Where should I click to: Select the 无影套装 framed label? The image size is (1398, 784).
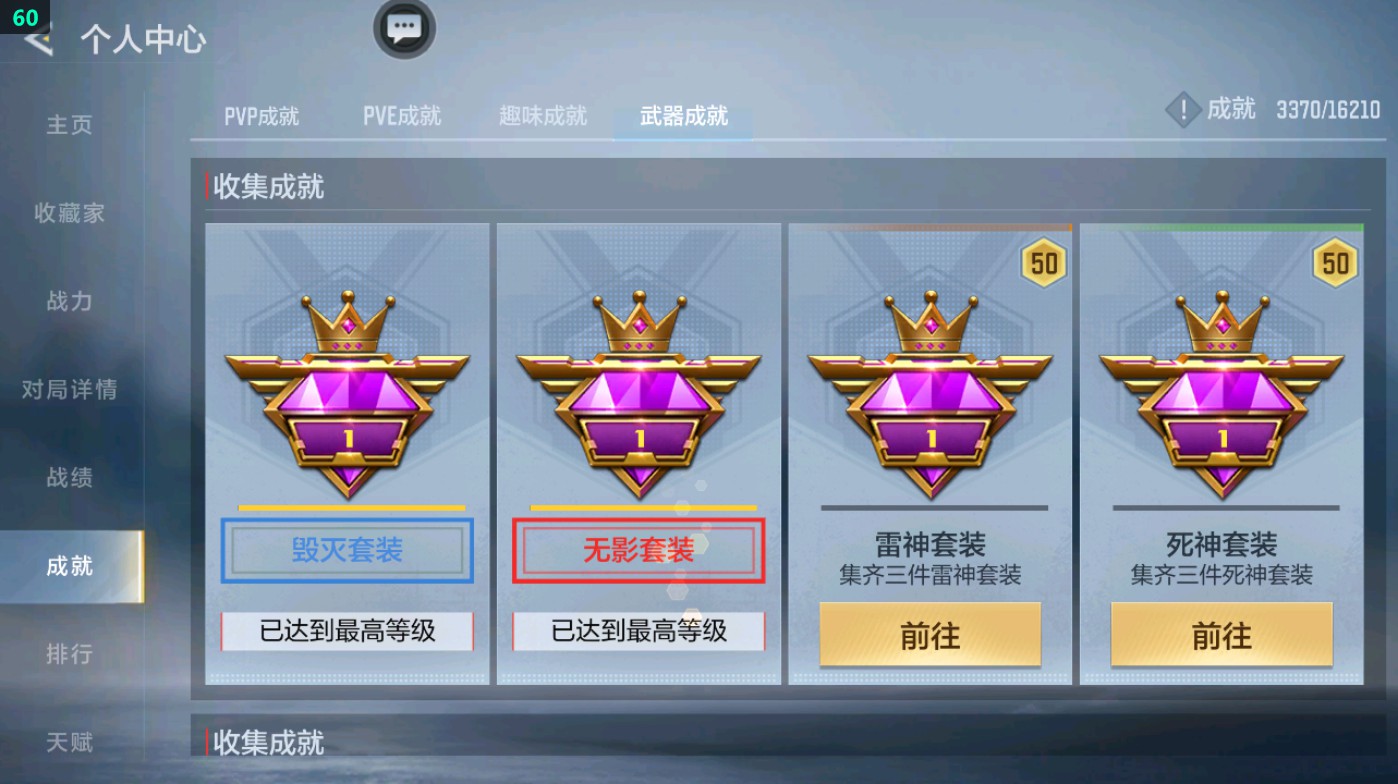click(x=639, y=549)
